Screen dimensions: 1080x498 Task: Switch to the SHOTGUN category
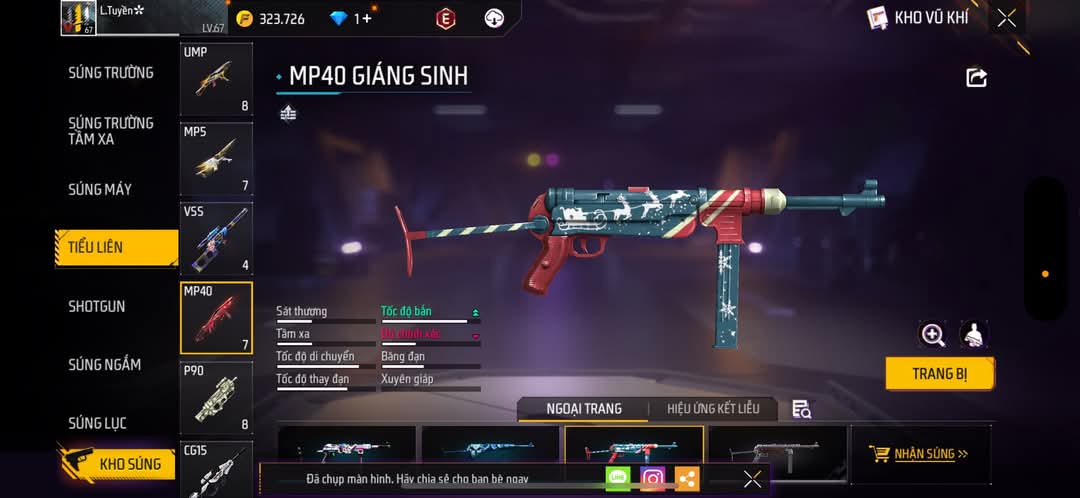pos(97,306)
